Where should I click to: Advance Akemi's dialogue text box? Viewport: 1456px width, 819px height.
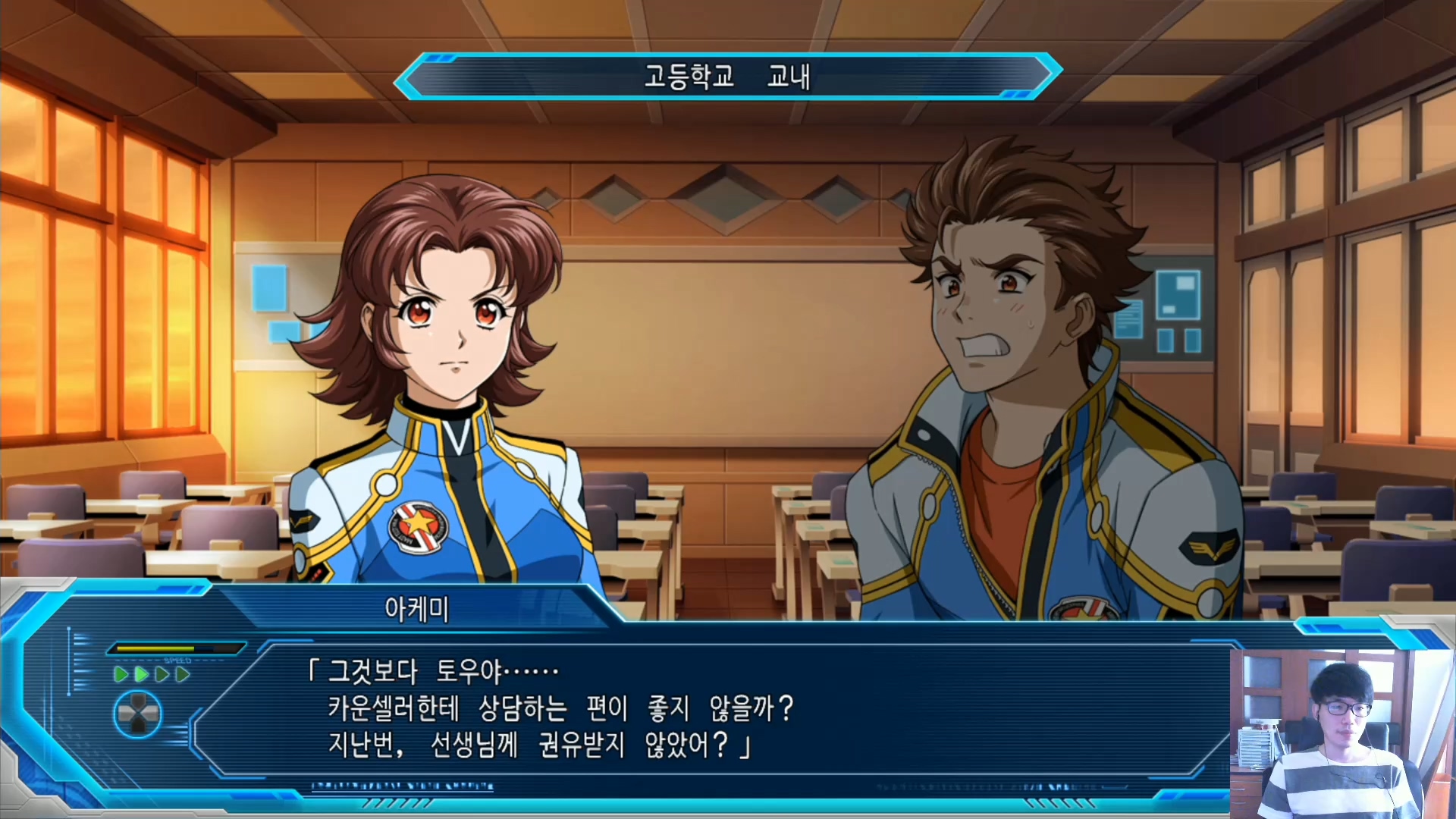[713, 709]
